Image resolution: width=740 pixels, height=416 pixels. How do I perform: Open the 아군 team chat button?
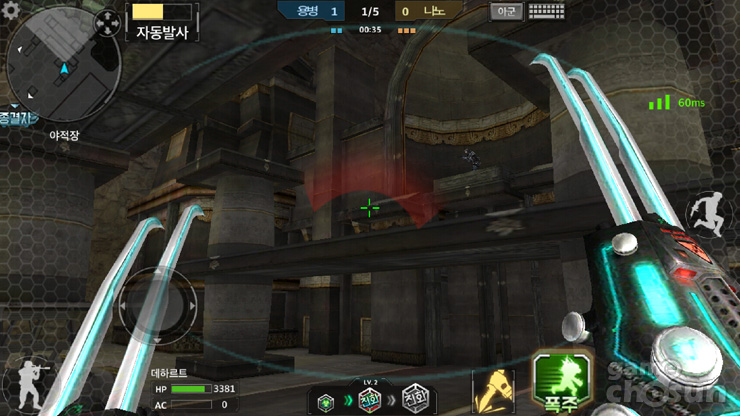pos(505,12)
